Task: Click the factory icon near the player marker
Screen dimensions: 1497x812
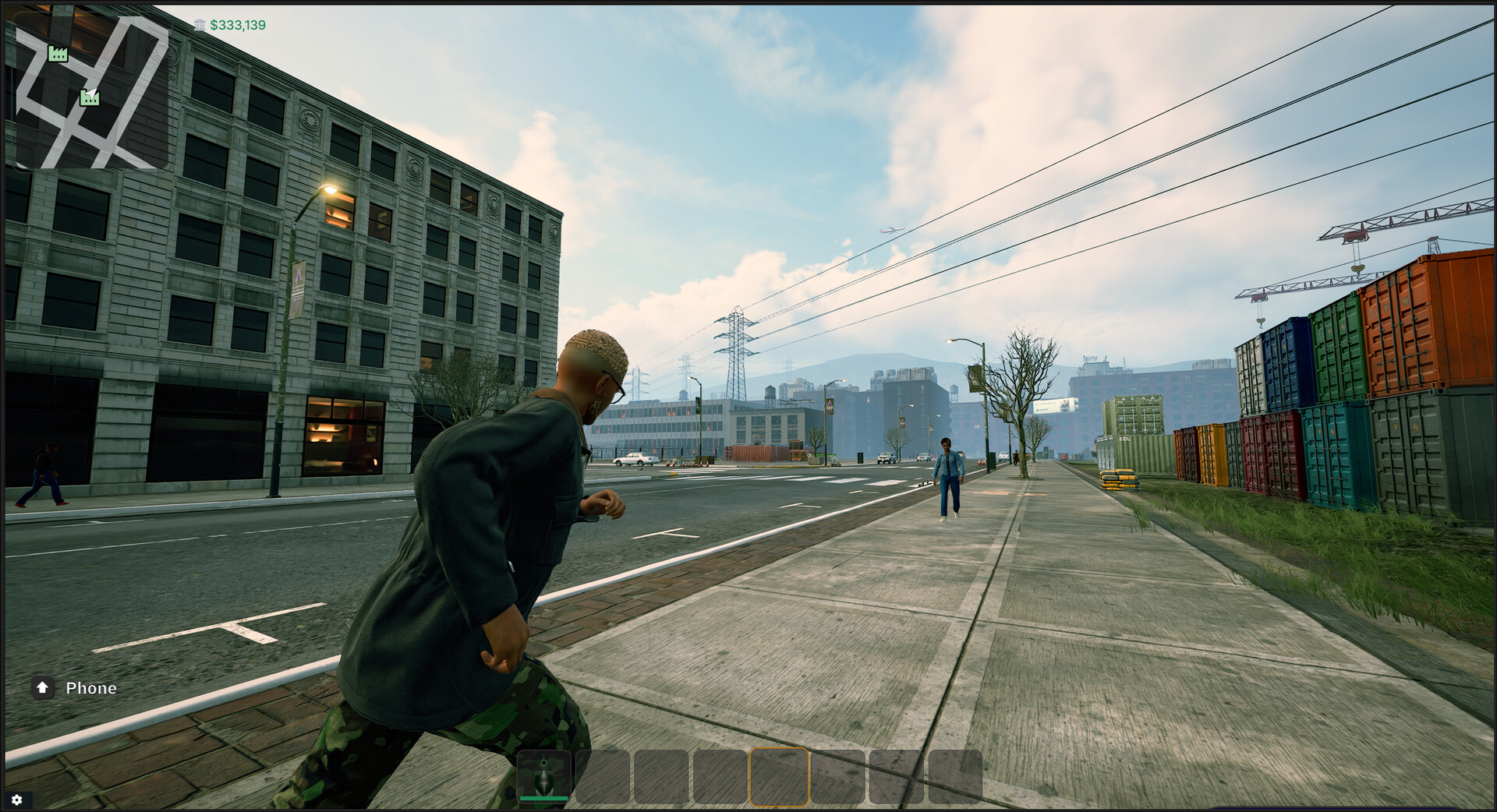Action: pyautogui.click(x=88, y=97)
